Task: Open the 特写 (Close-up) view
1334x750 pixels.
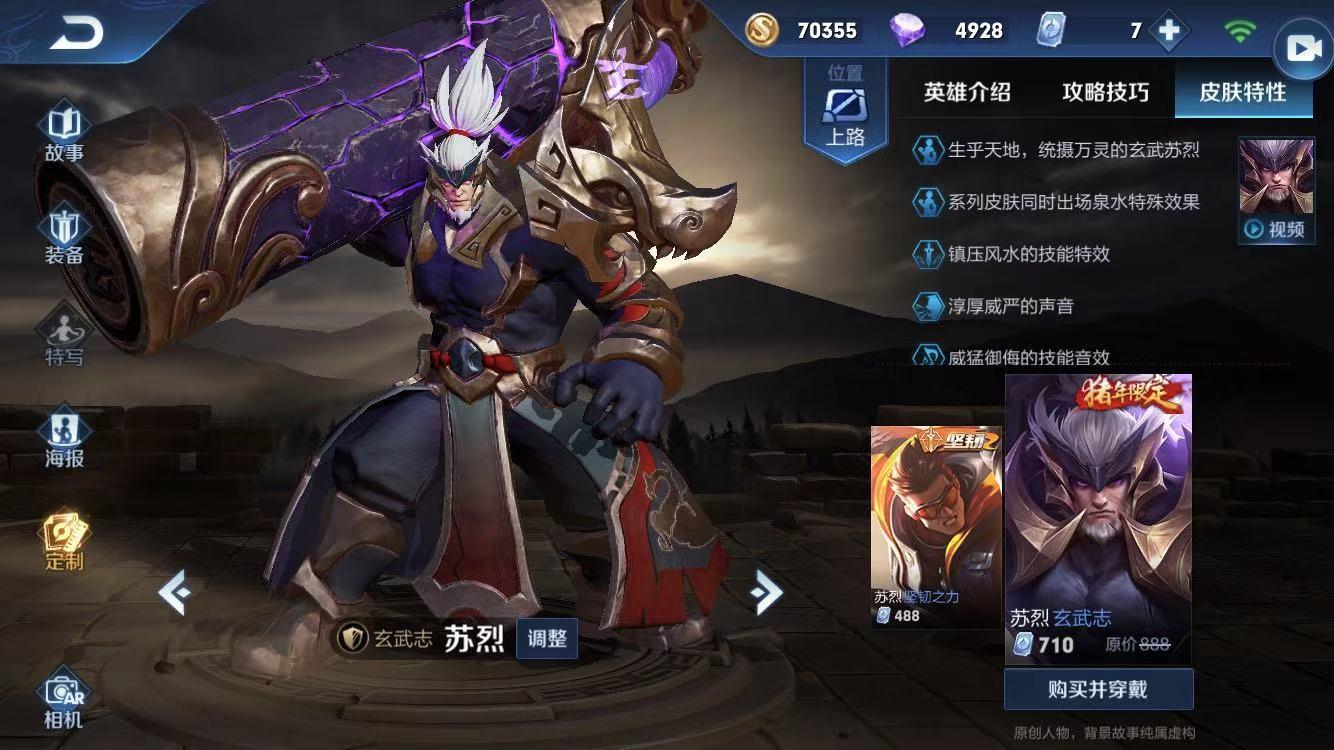Action: click(63, 330)
